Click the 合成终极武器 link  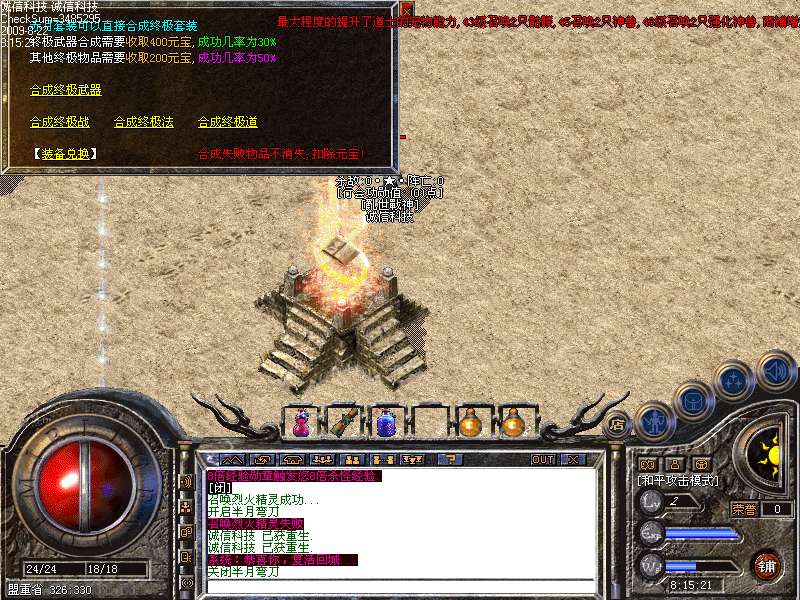65,90
